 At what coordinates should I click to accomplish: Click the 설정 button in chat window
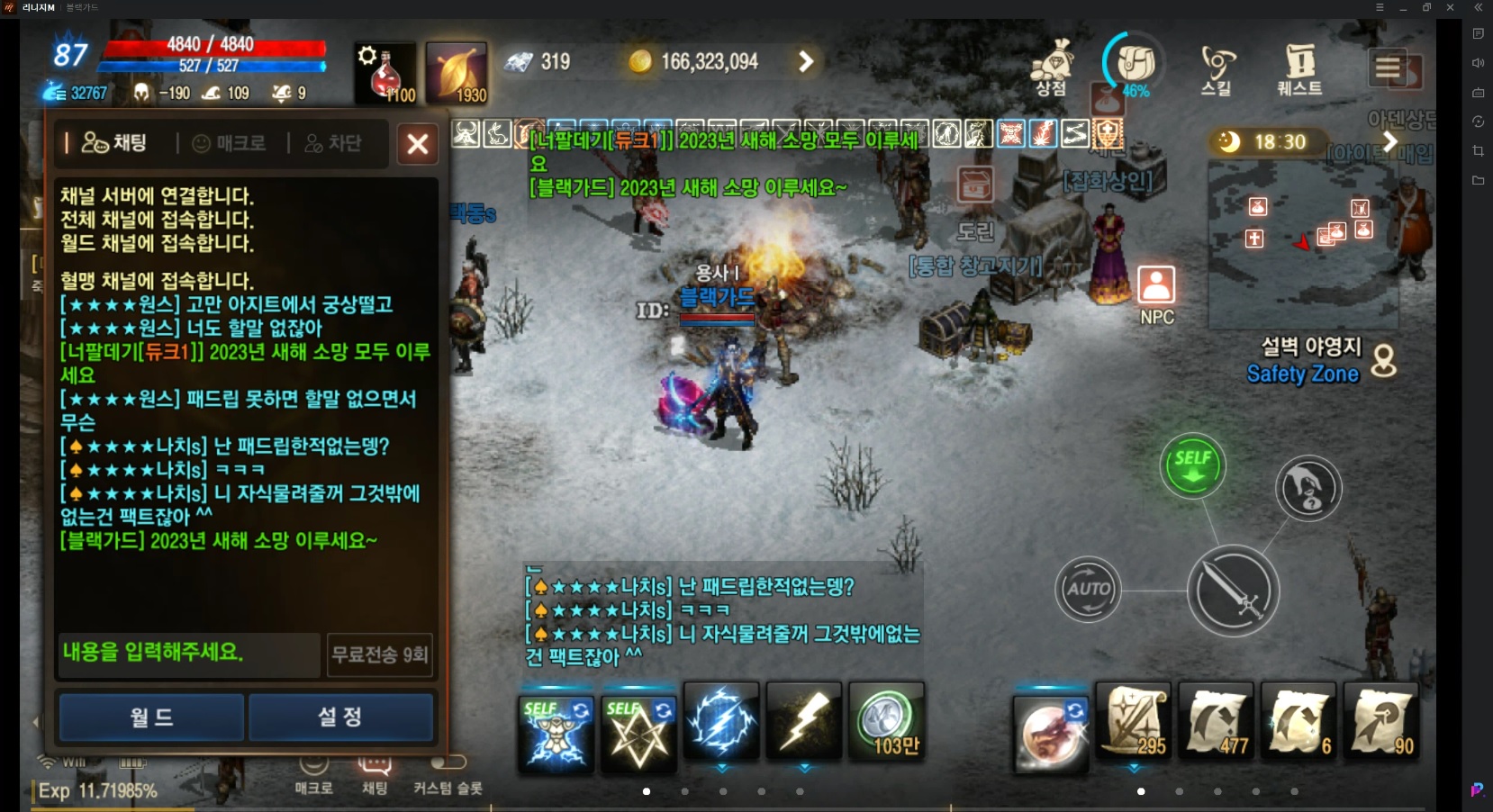(340, 717)
